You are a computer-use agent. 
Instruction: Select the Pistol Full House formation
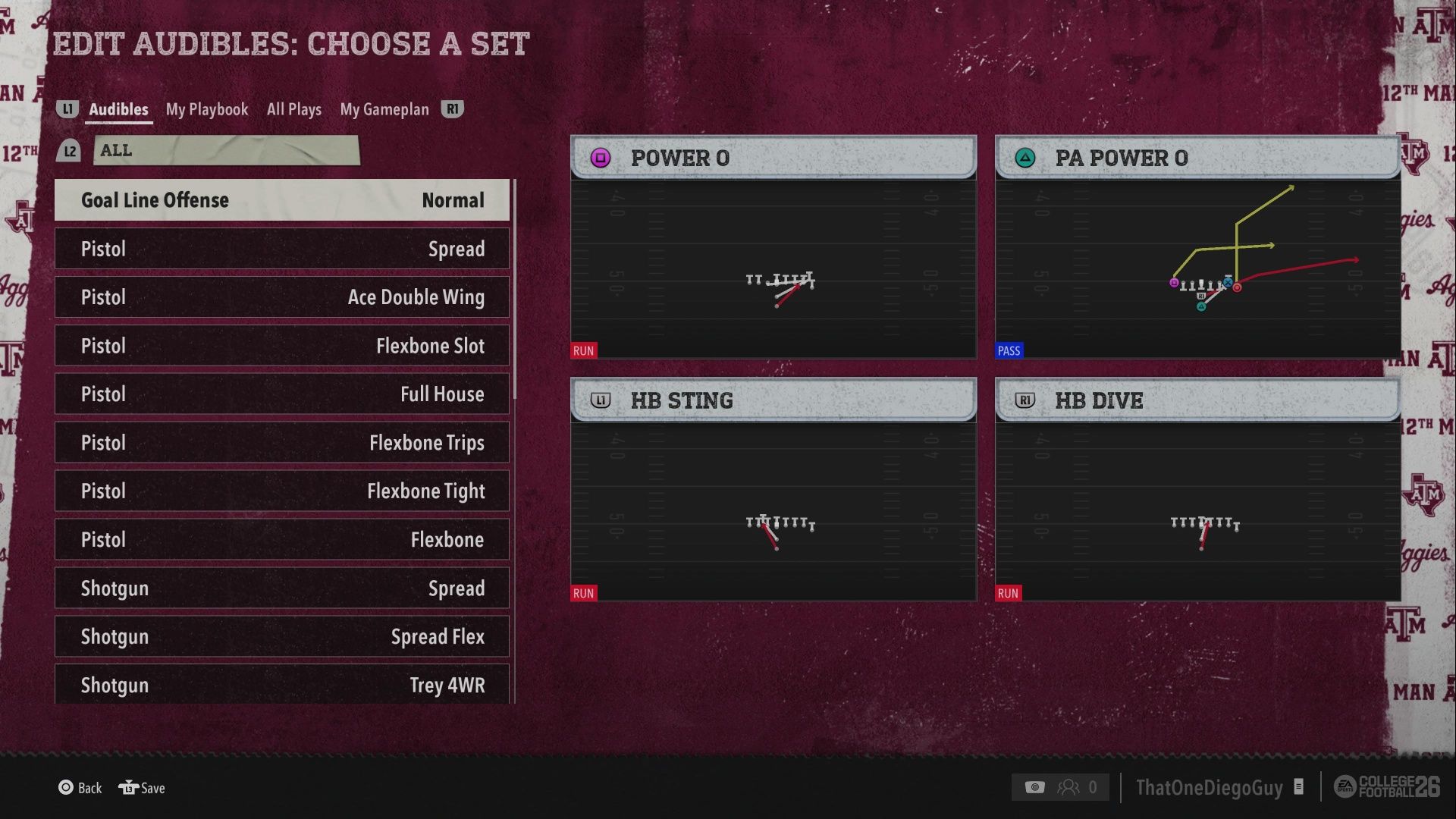281,394
